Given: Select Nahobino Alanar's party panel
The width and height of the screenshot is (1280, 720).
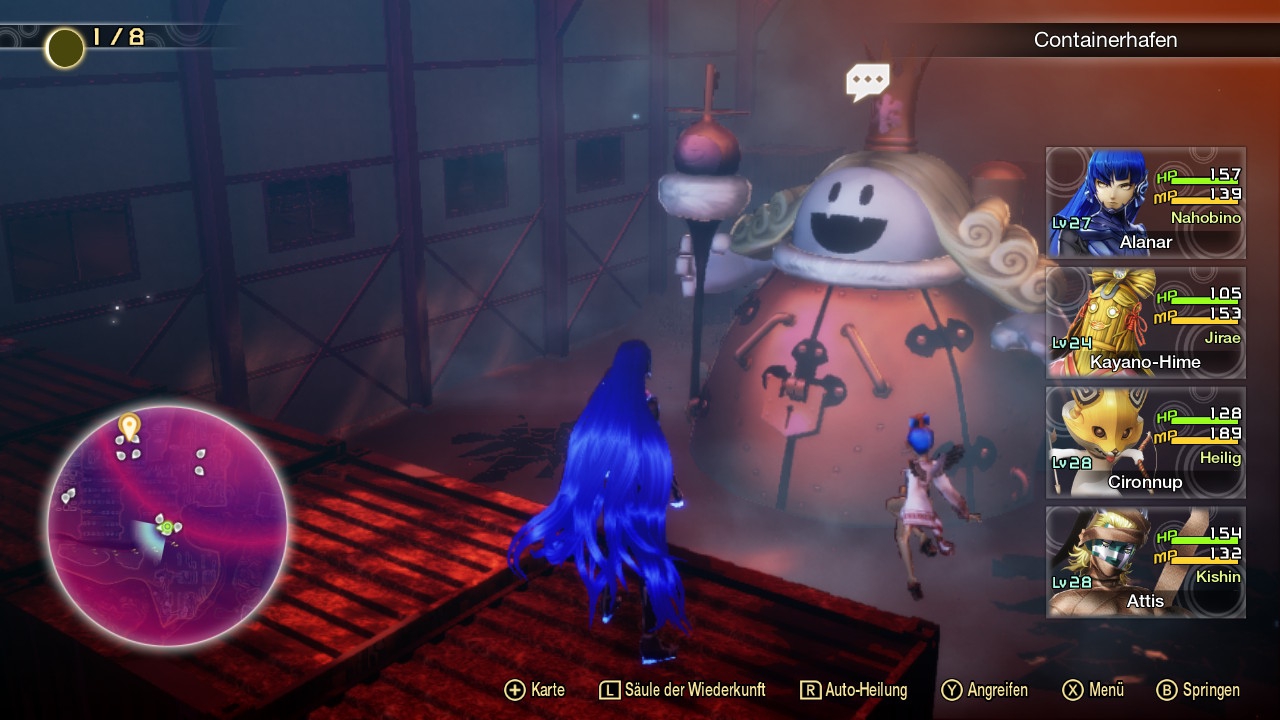Looking at the screenshot, I should click(x=1146, y=203).
